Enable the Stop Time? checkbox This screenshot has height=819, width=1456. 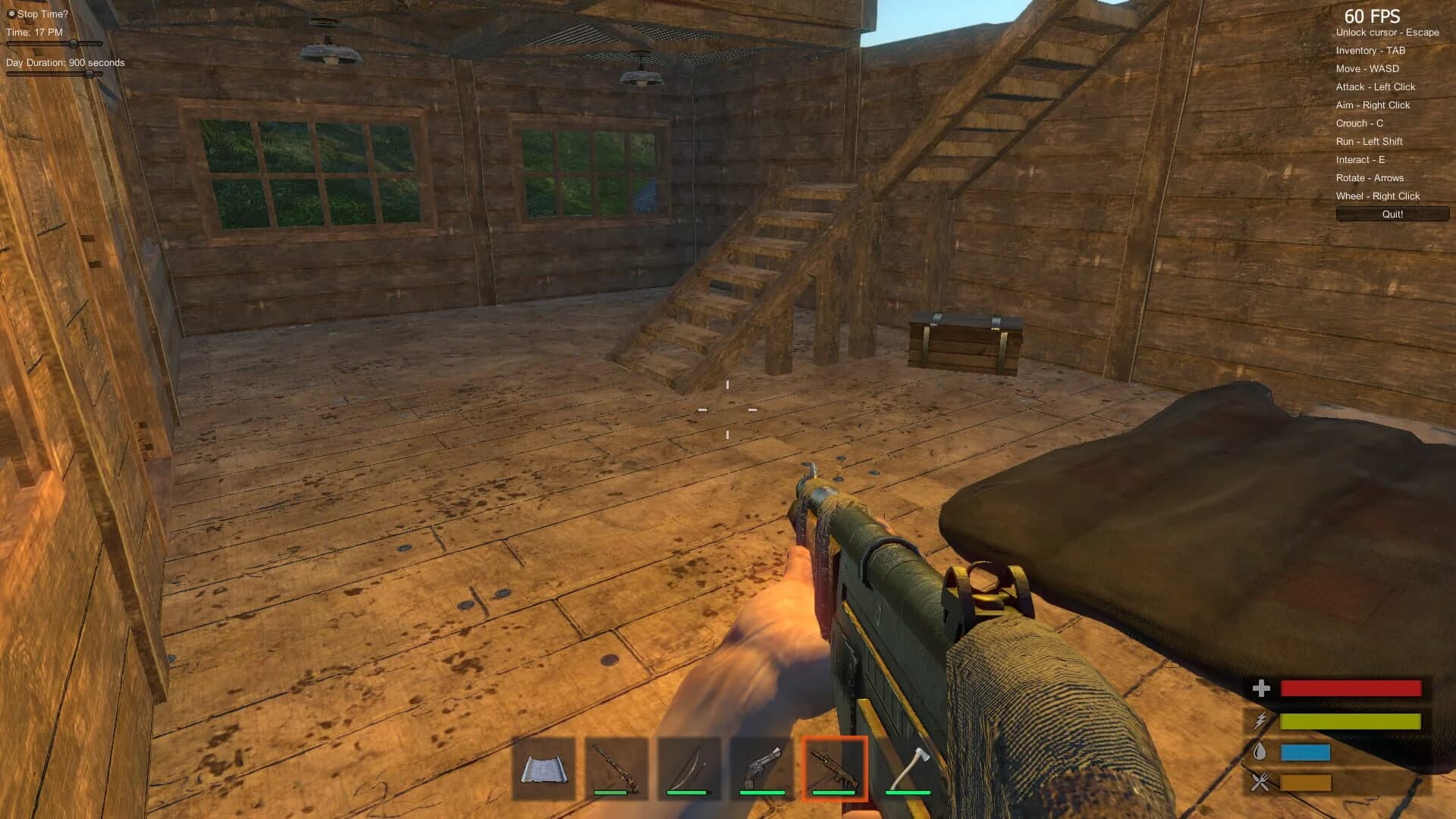(x=12, y=13)
